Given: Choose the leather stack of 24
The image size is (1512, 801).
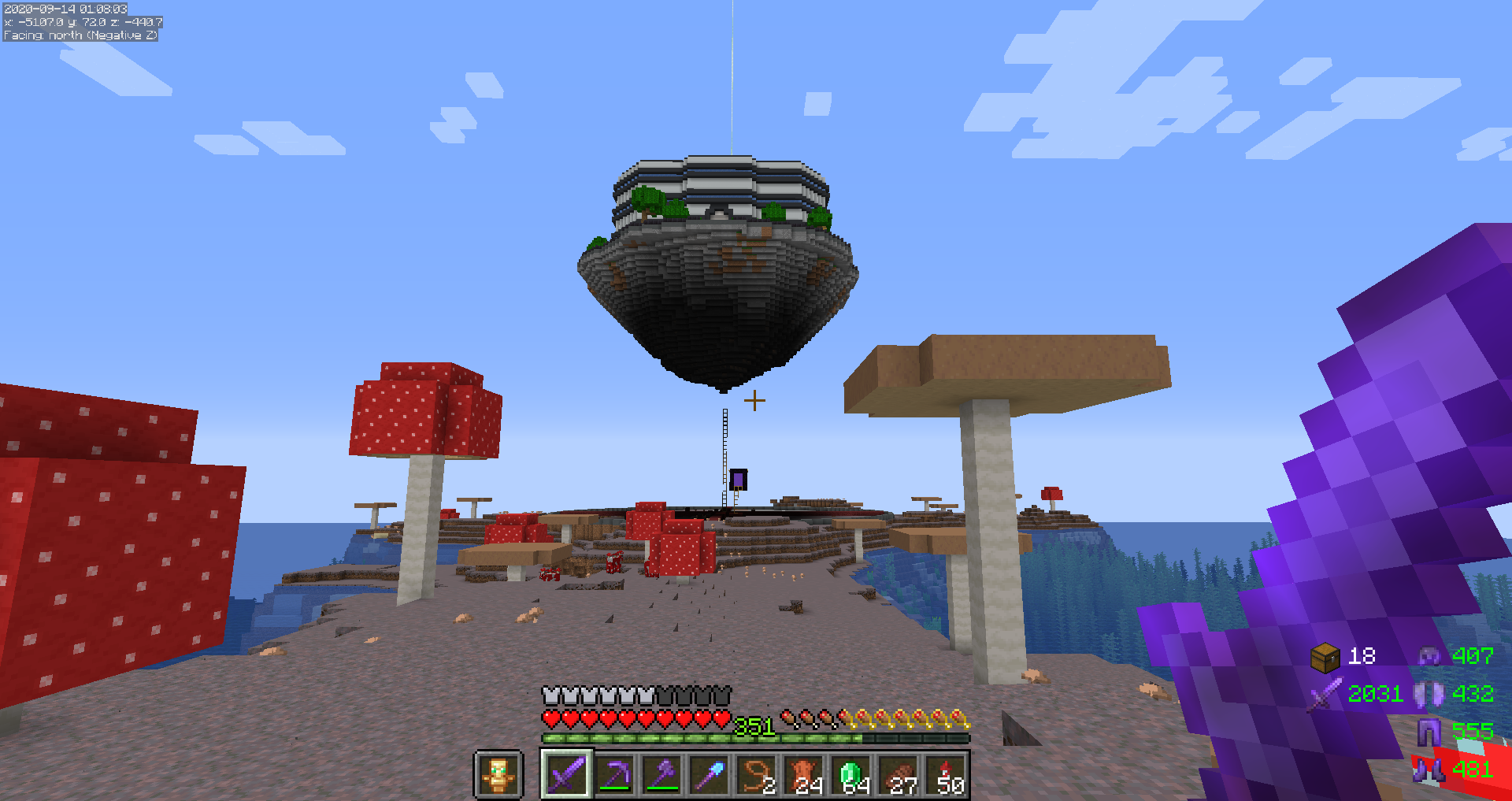Looking at the screenshot, I should point(804,775).
